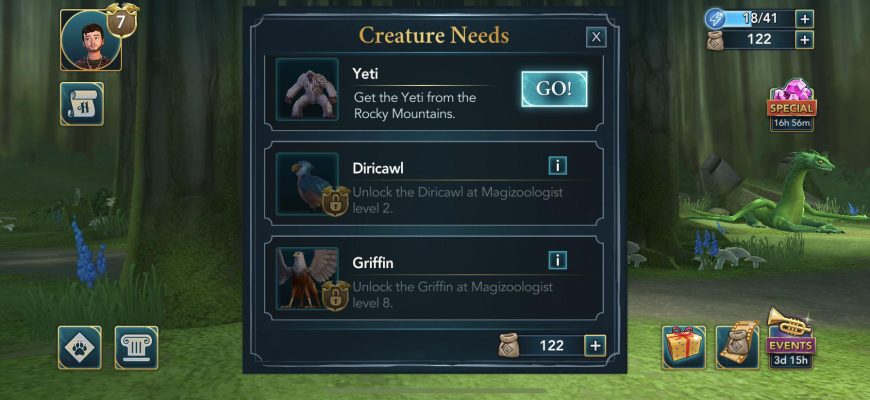Add more energy with plus button
This screenshot has width=870, height=400.
(x=805, y=18)
